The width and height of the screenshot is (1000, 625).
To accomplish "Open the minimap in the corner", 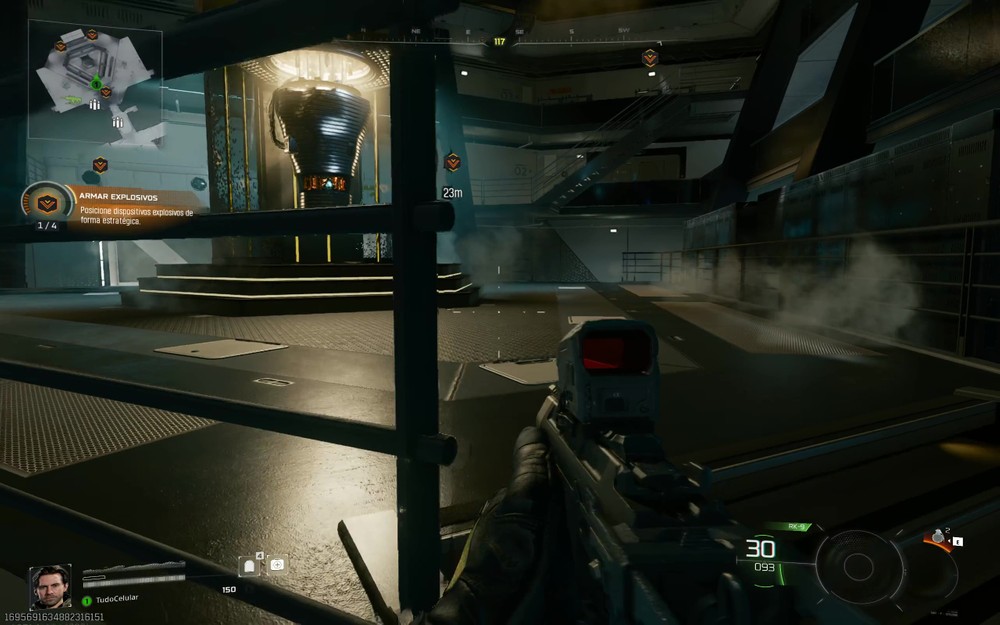I will point(95,82).
